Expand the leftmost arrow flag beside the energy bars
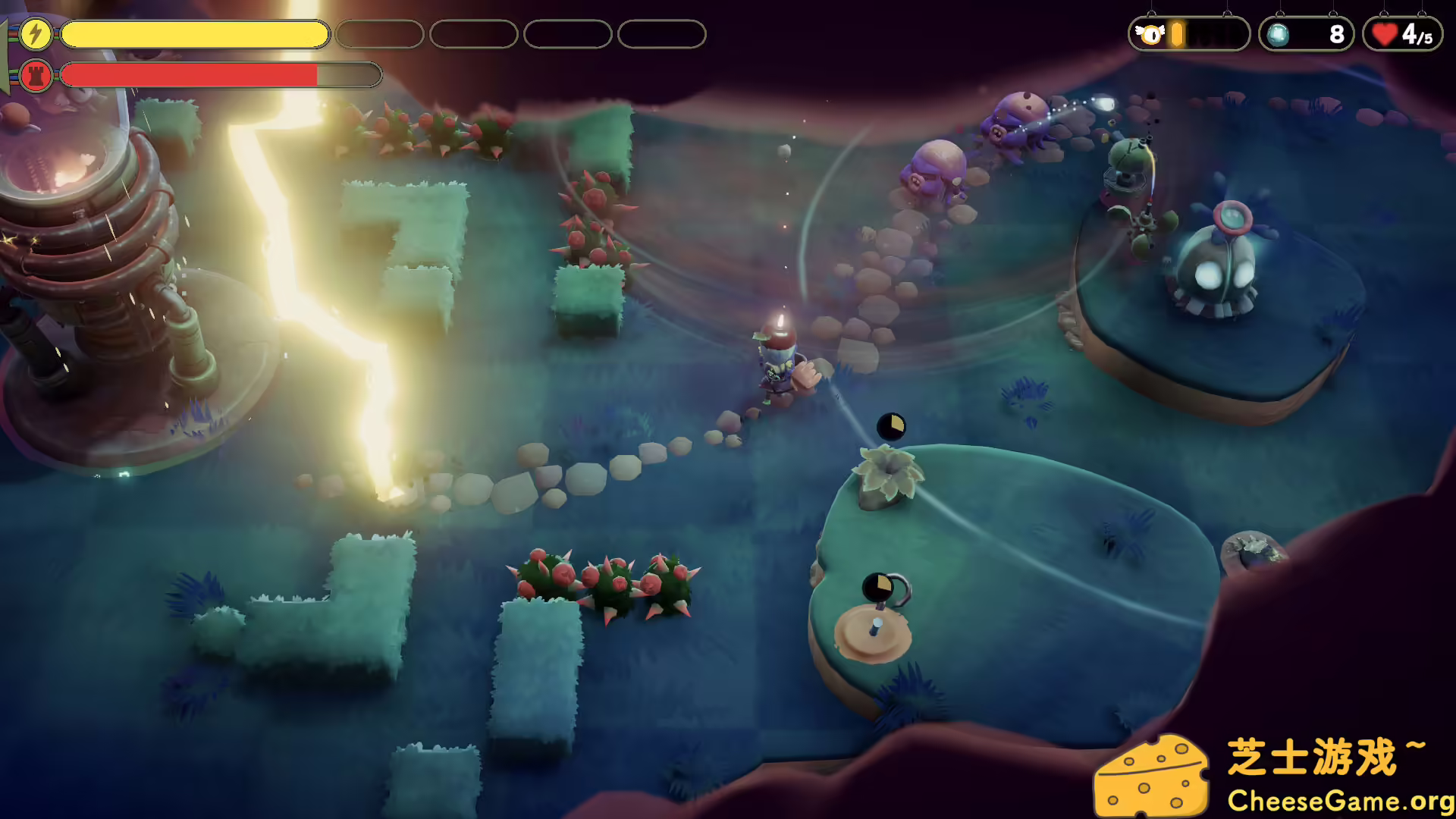 click(x=6, y=53)
